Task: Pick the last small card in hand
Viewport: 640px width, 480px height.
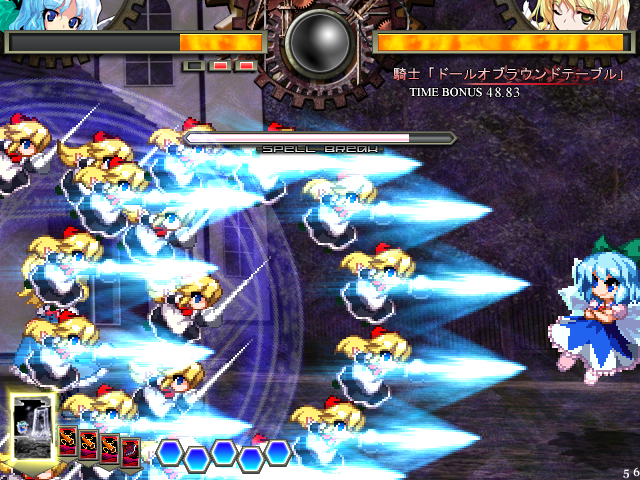Action: pos(131,450)
